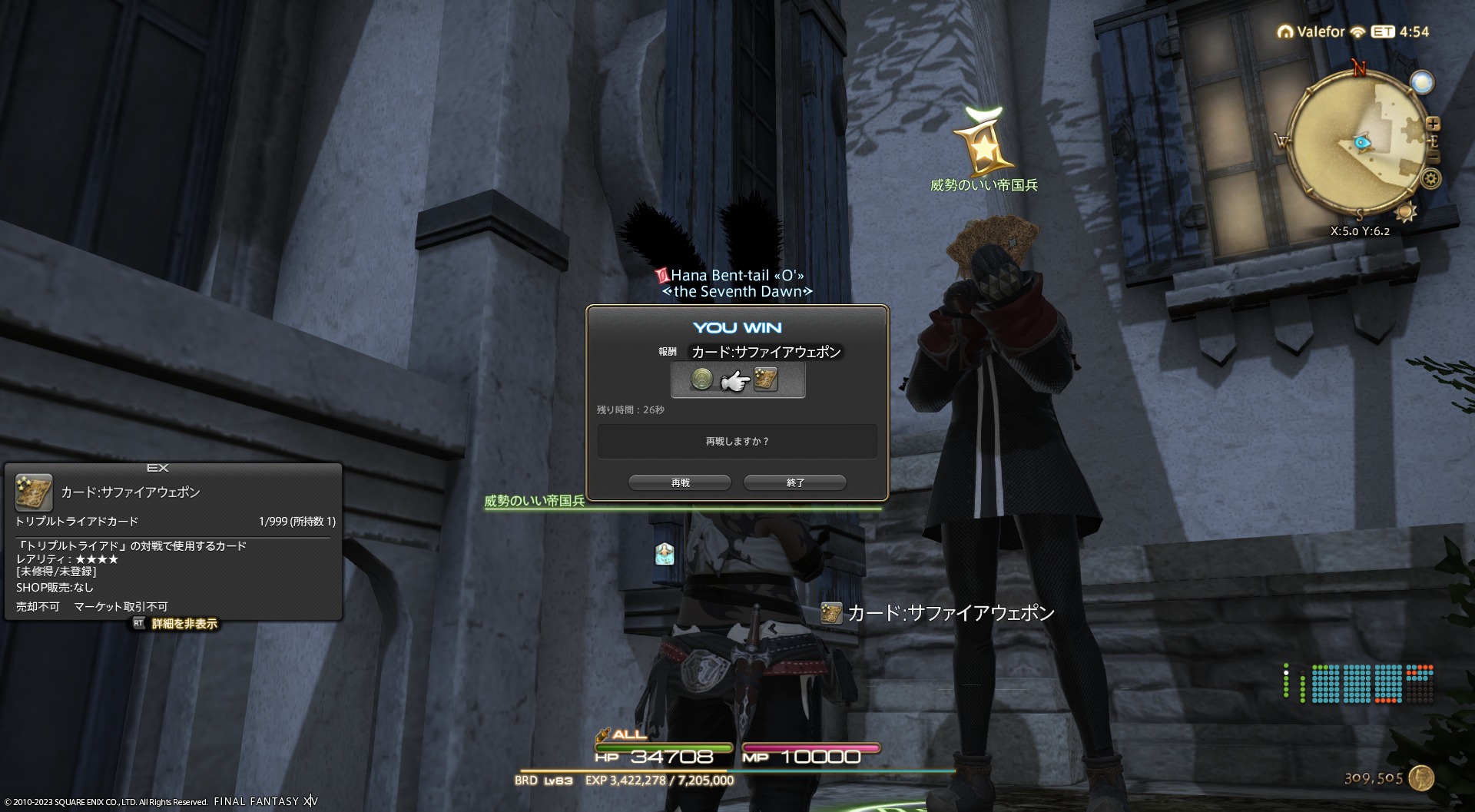Zoom in the minimap with plus button
Screen dimensions: 1475x812
click(x=1433, y=124)
